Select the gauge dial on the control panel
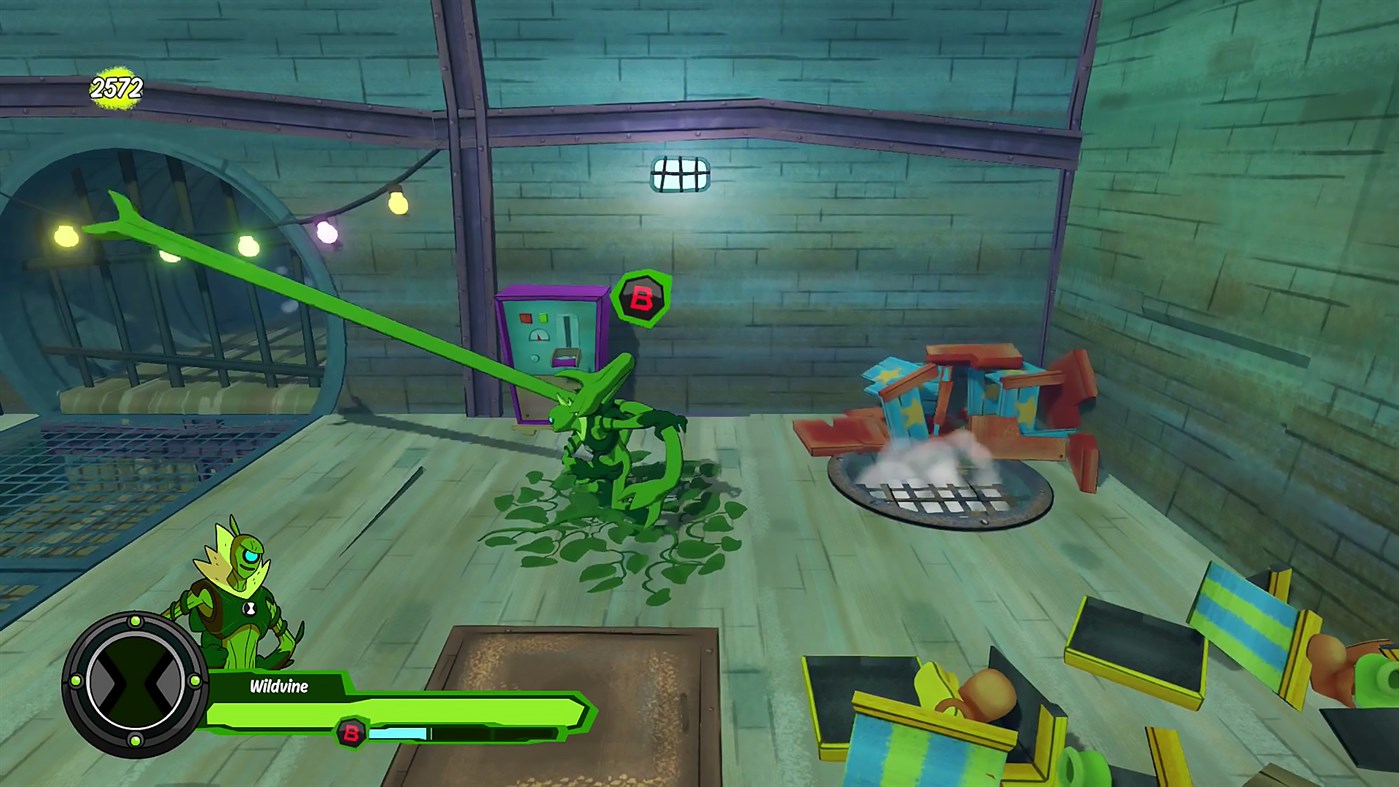Screen dimensions: 1399x787 coord(539,336)
